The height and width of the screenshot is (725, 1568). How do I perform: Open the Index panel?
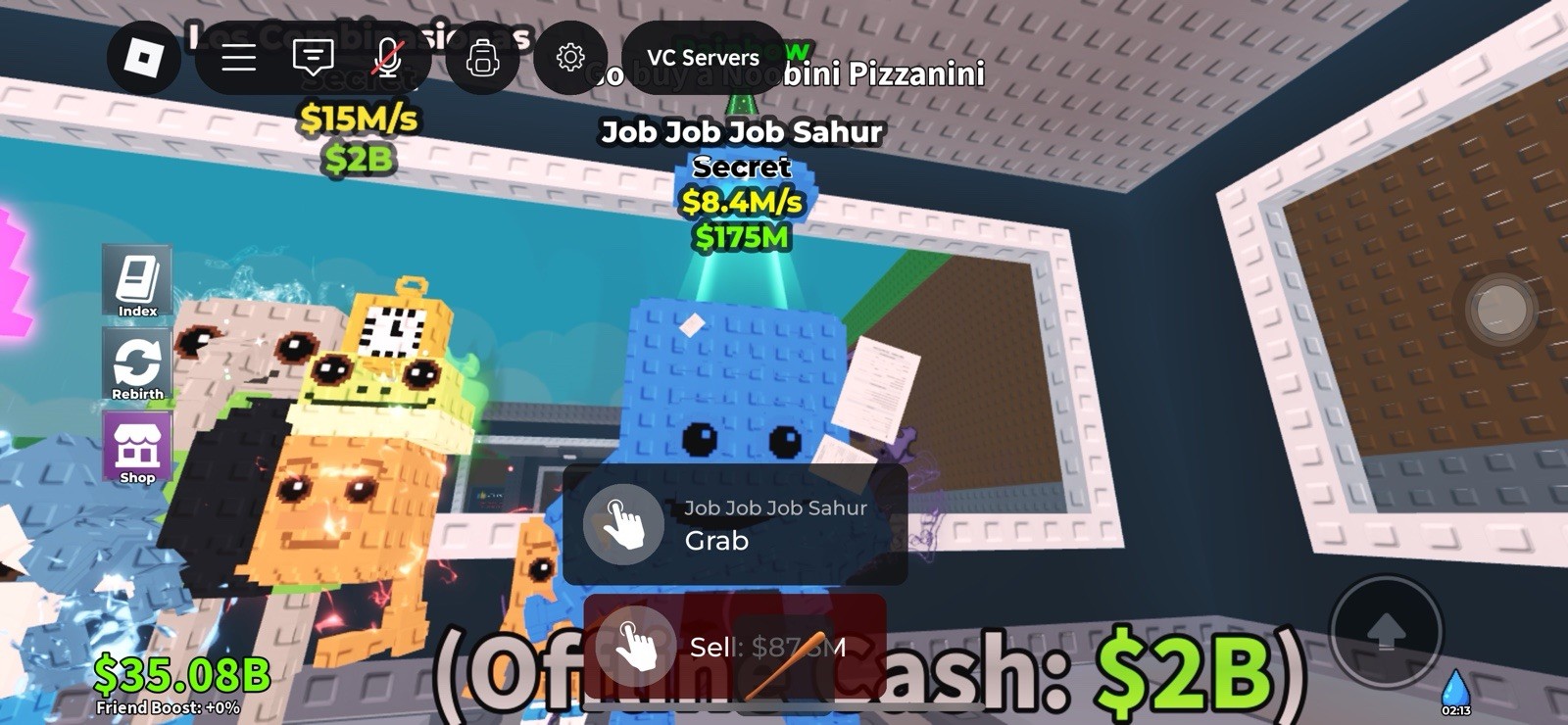pyautogui.click(x=137, y=280)
